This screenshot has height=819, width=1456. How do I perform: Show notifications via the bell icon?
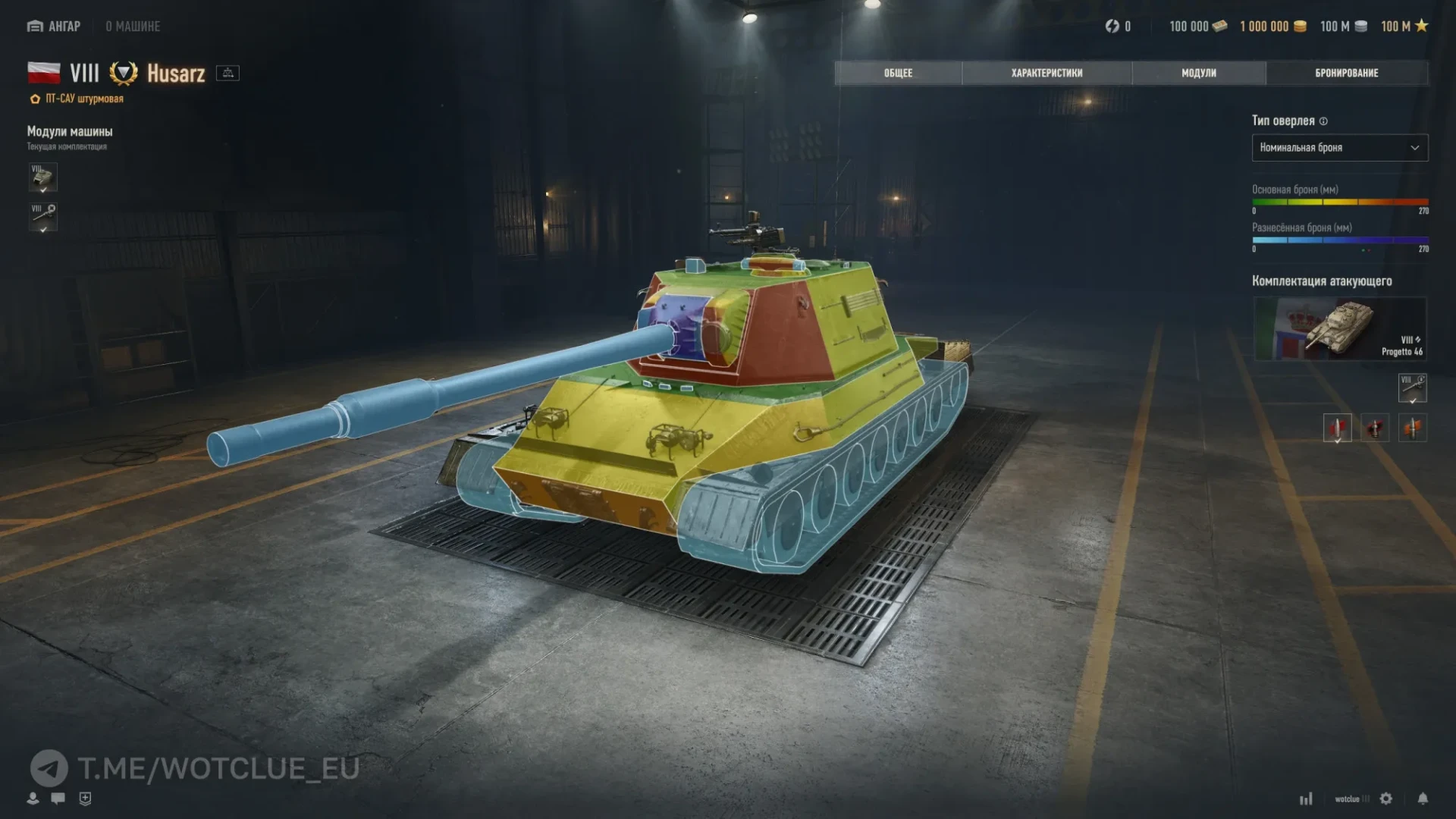(x=1423, y=799)
